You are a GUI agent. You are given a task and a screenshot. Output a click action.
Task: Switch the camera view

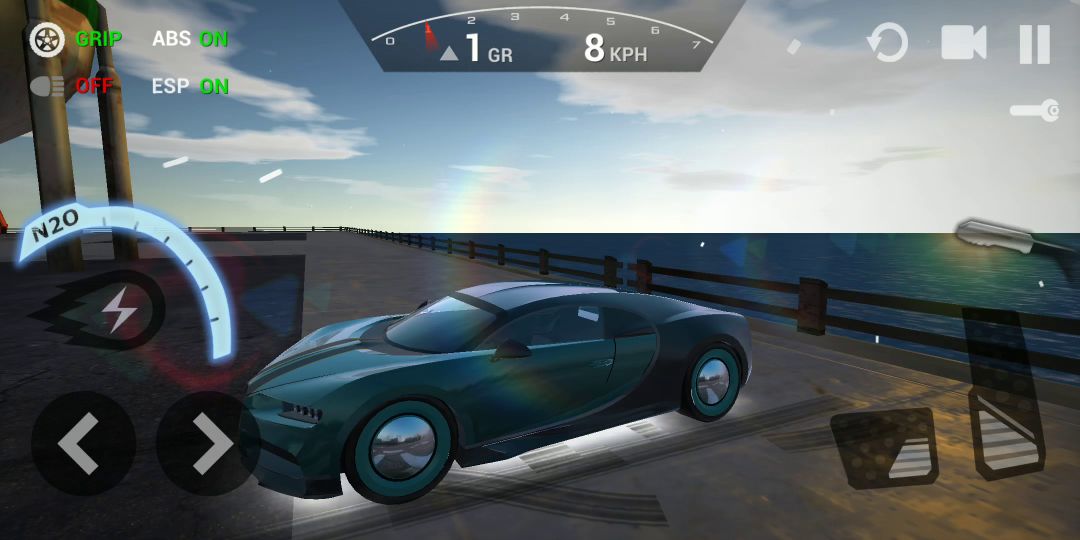pyautogui.click(x=963, y=43)
